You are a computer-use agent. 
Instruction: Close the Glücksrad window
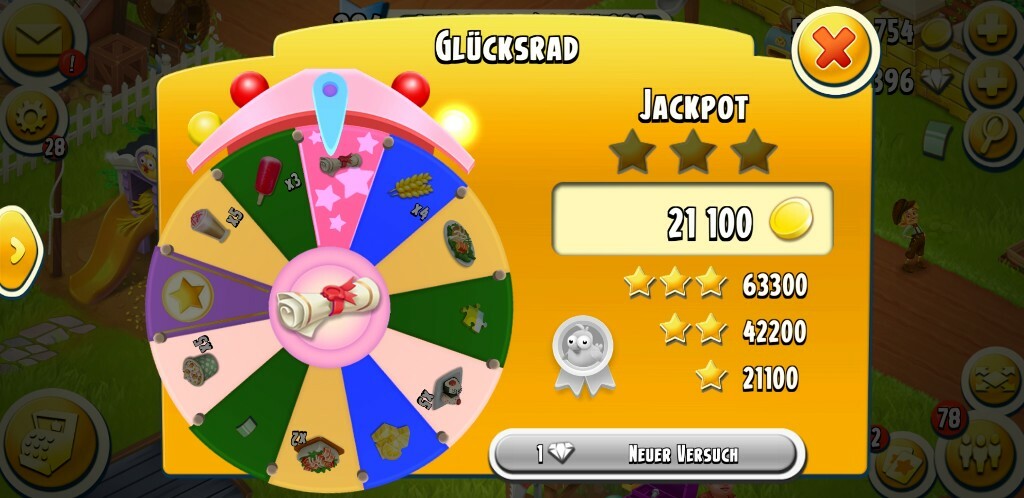834,50
